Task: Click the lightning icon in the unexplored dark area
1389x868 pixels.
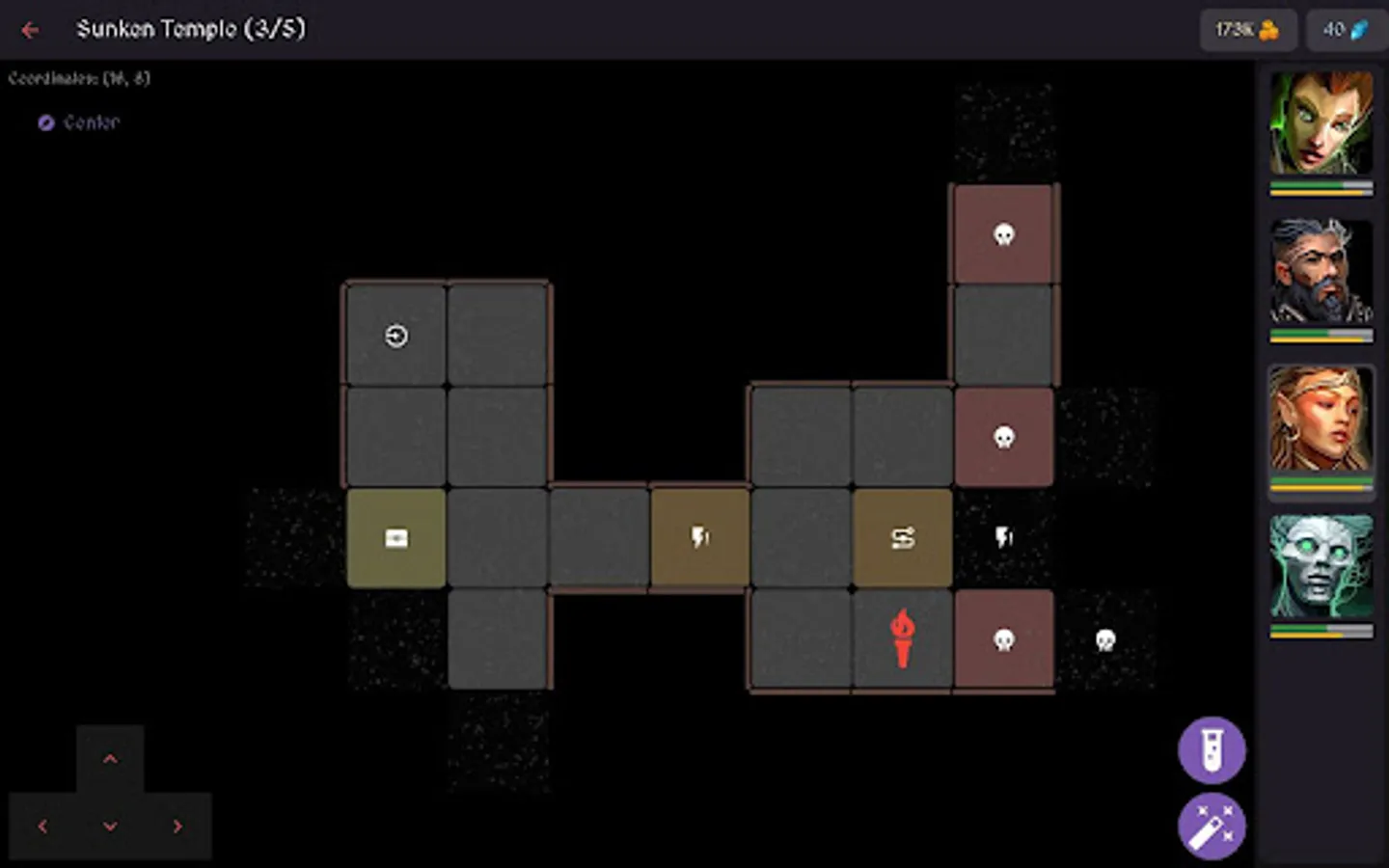Action: coord(1003,537)
